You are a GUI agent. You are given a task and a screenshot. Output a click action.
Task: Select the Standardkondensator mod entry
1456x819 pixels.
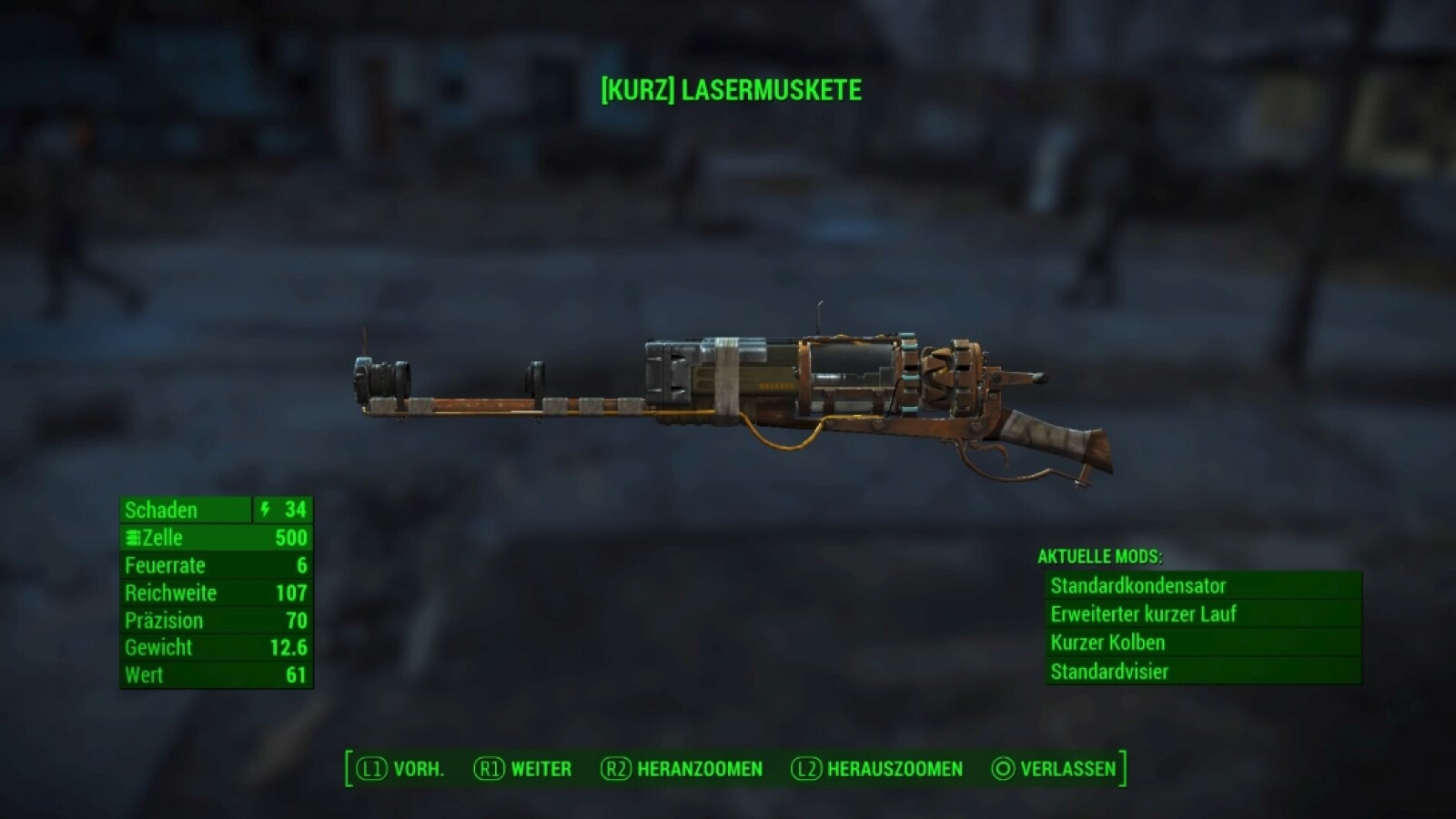click(1201, 586)
